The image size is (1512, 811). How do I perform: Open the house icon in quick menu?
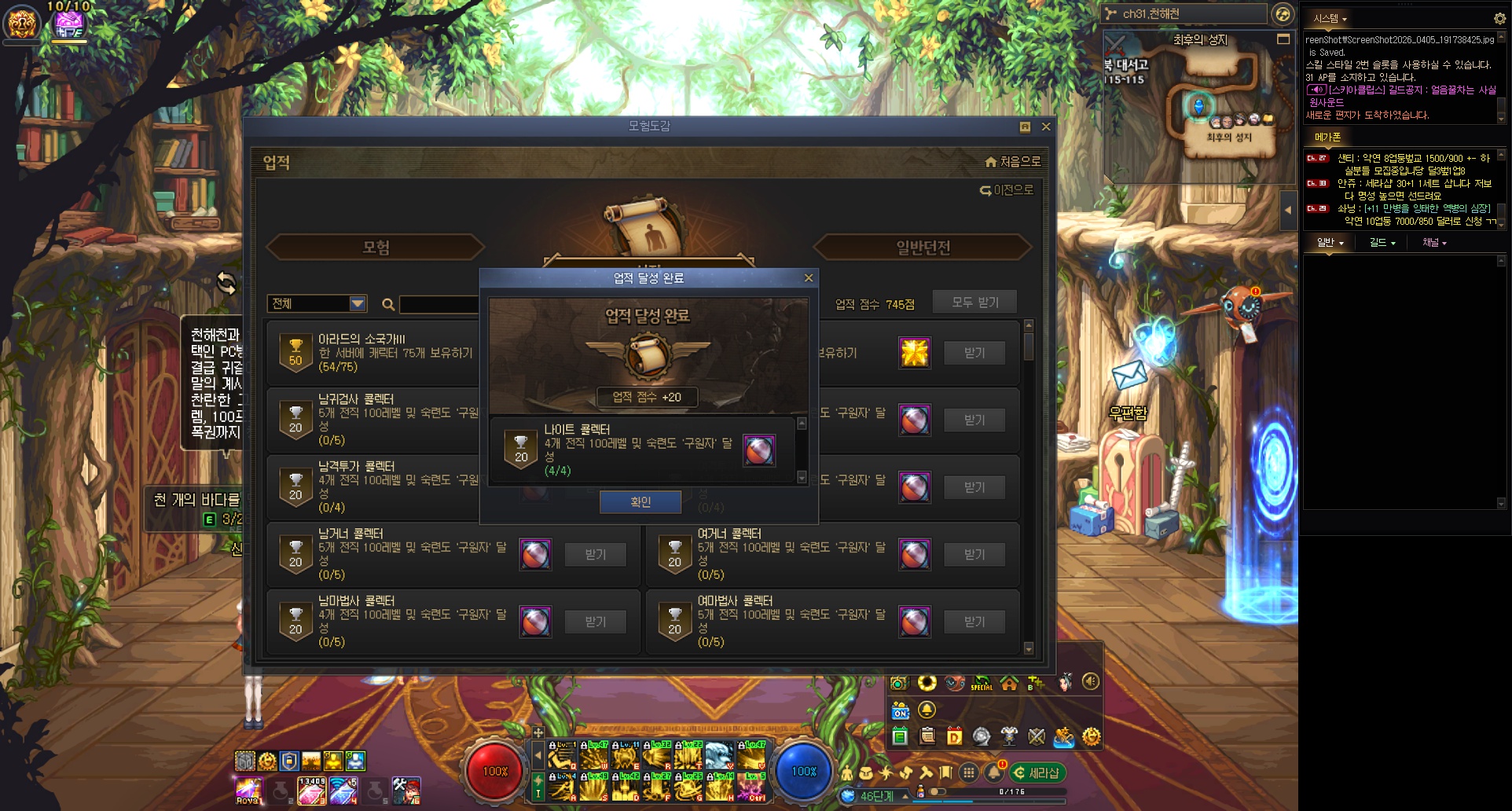[1009, 682]
